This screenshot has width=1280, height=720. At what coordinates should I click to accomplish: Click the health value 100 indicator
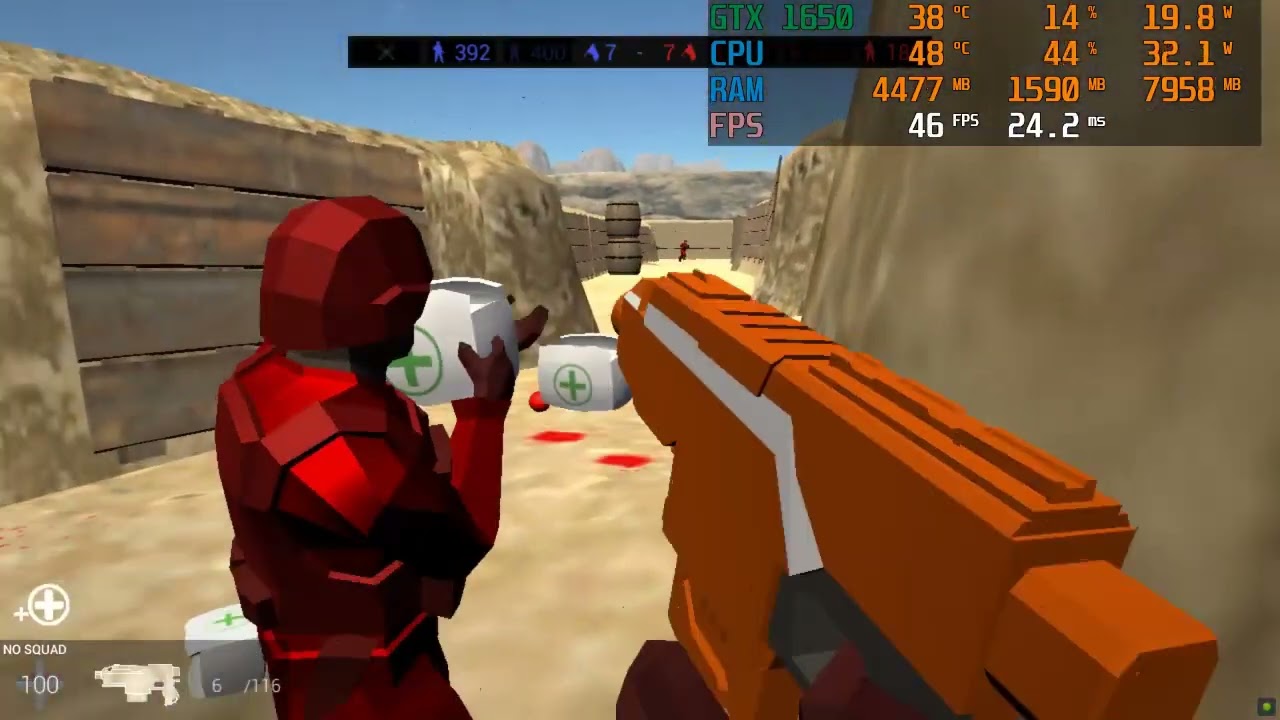[40, 686]
